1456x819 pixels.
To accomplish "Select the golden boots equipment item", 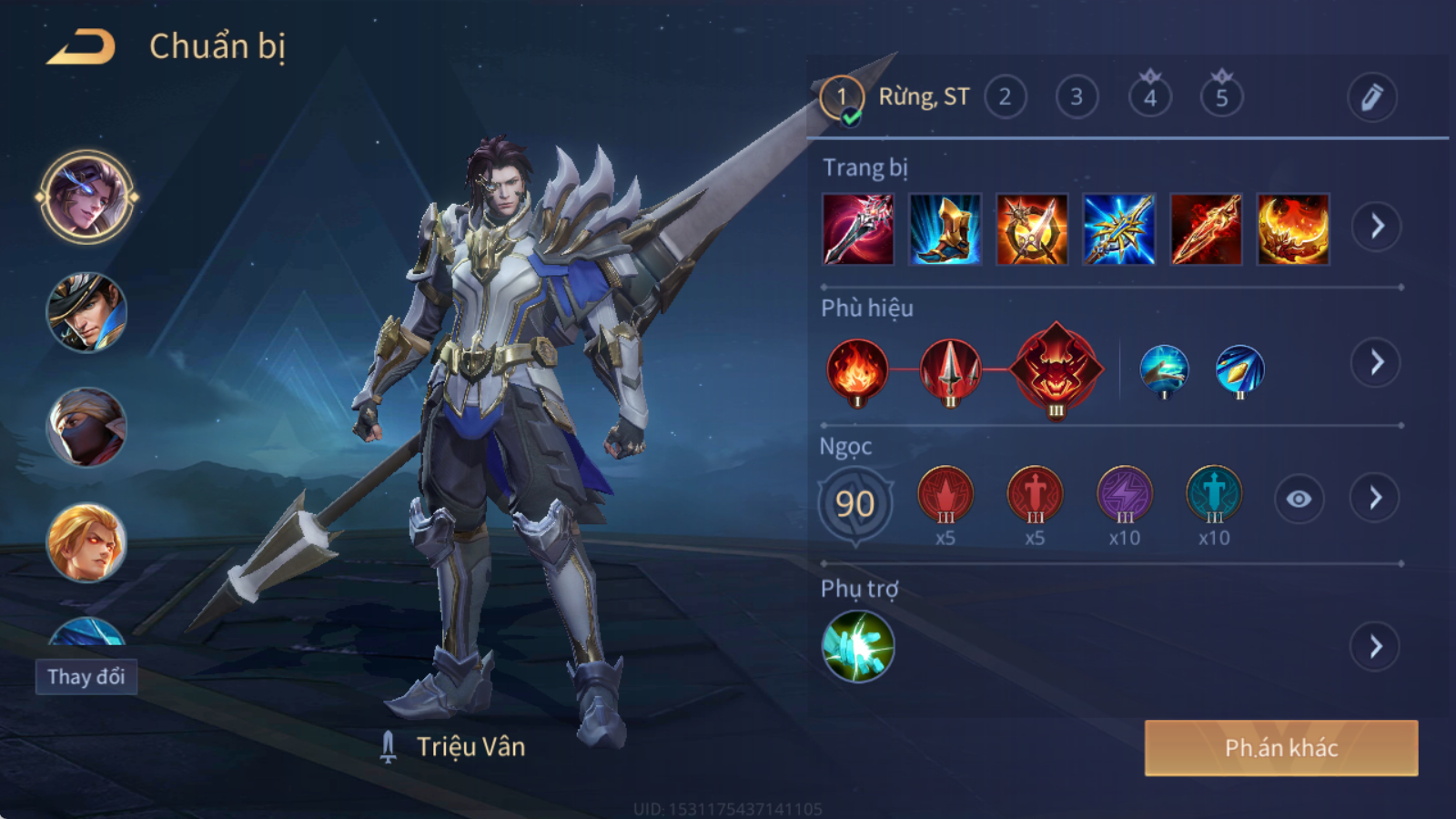I will [x=945, y=229].
